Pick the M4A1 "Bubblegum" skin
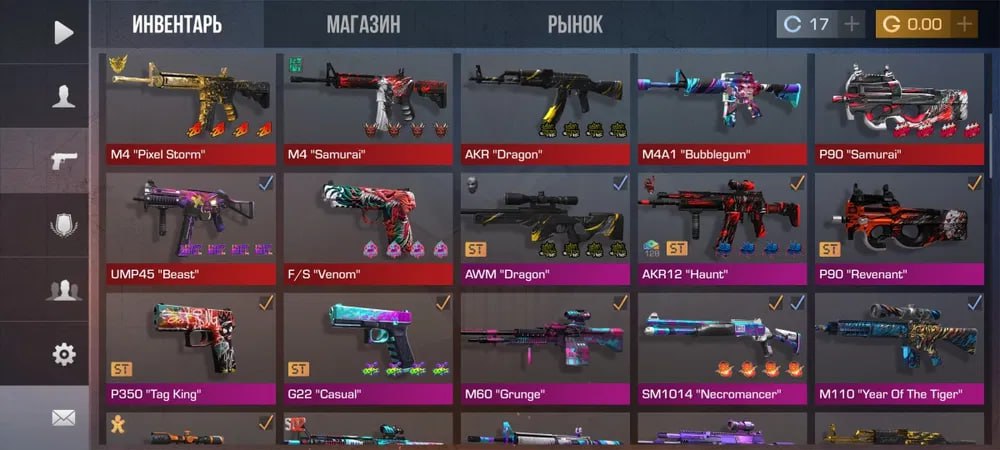This screenshot has height=450, width=1000. point(722,110)
